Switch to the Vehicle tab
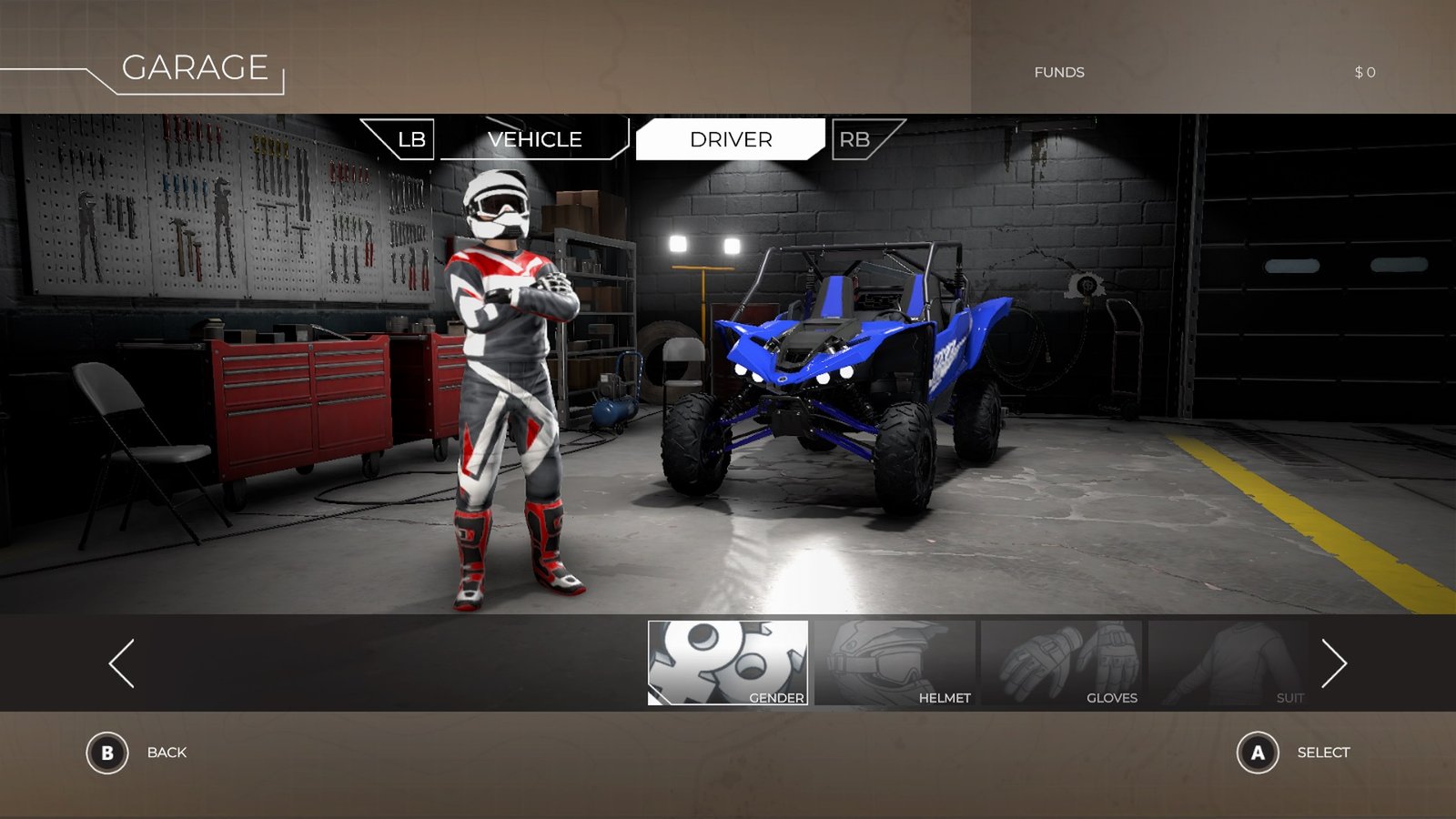Viewport: 1456px width, 819px height. (x=534, y=139)
